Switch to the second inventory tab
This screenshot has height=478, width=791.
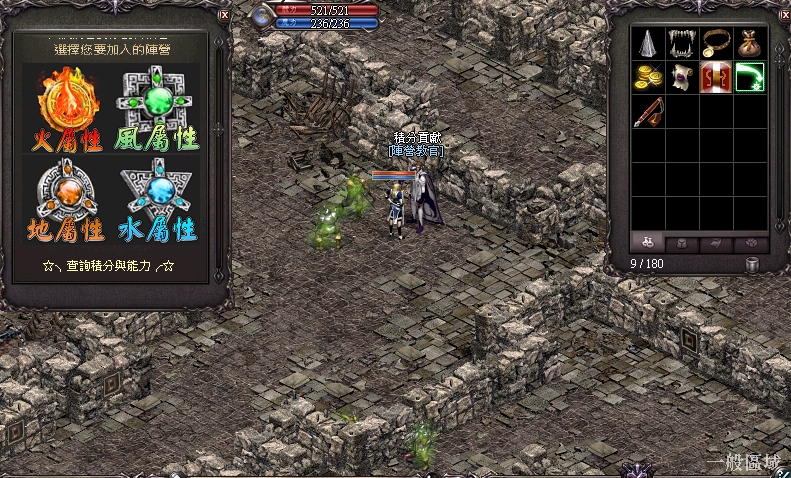click(x=682, y=242)
